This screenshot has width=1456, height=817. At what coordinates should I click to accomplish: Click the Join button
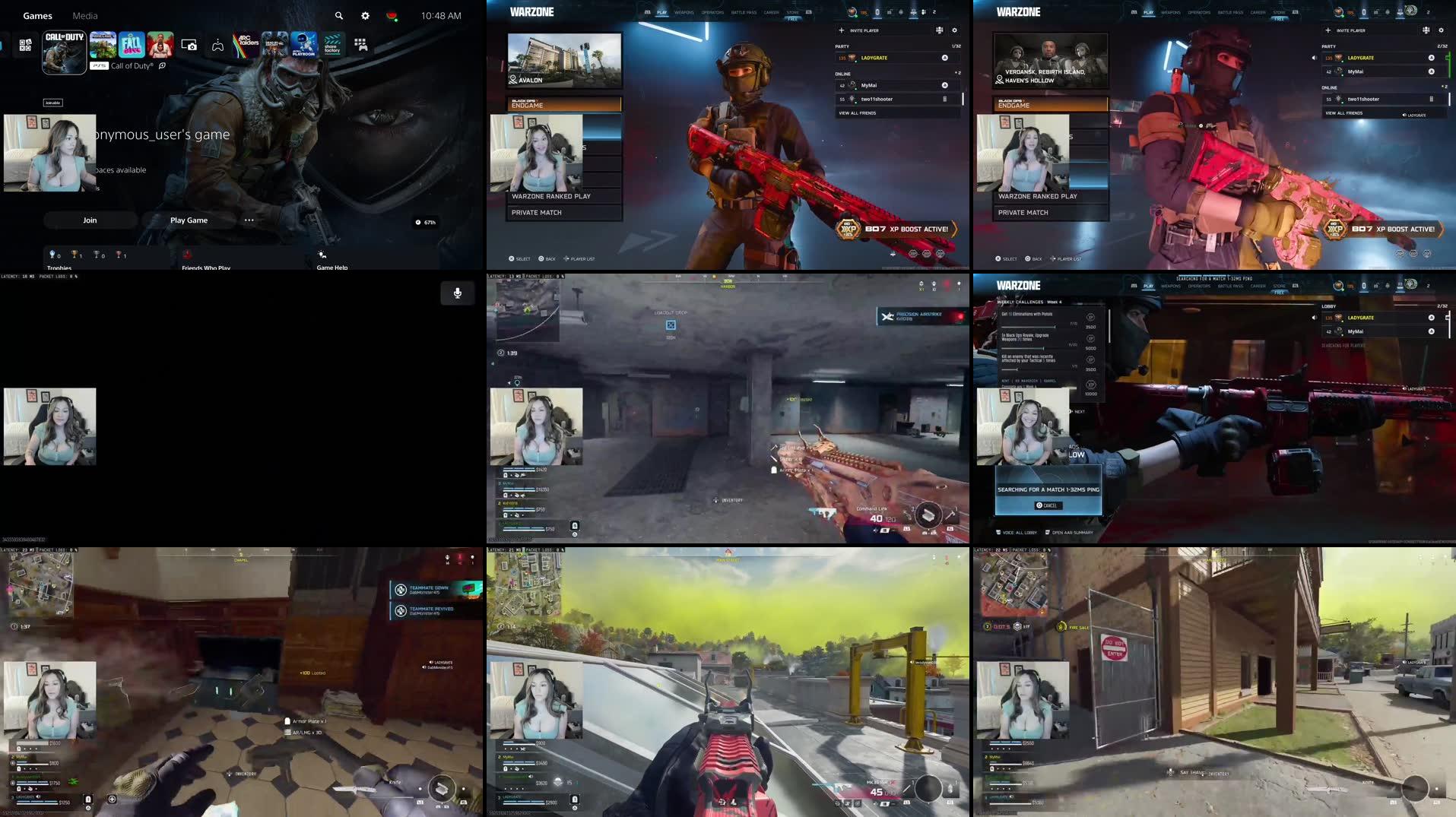[90, 220]
